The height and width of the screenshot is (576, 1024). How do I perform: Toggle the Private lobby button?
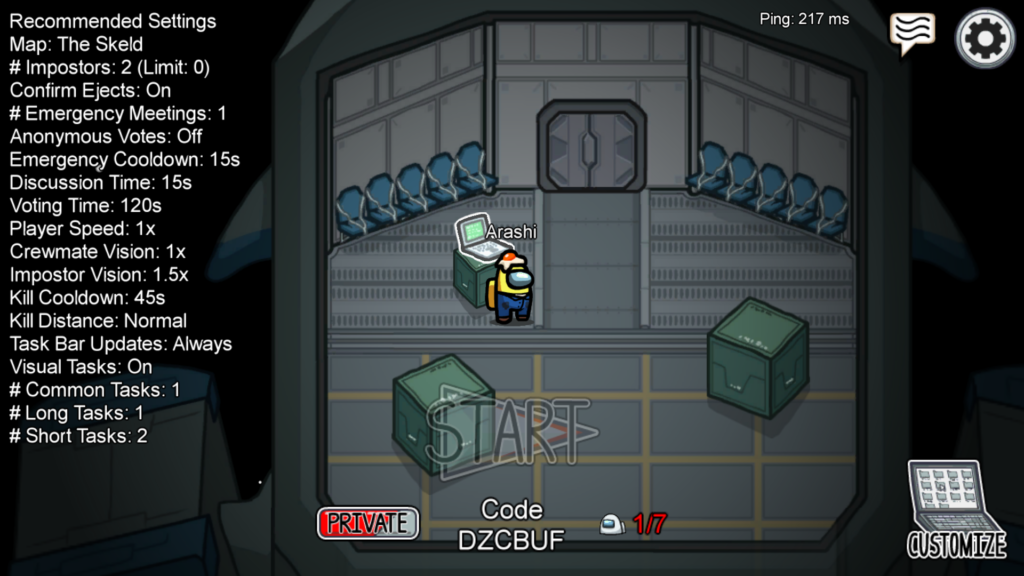[x=368, y=523]
